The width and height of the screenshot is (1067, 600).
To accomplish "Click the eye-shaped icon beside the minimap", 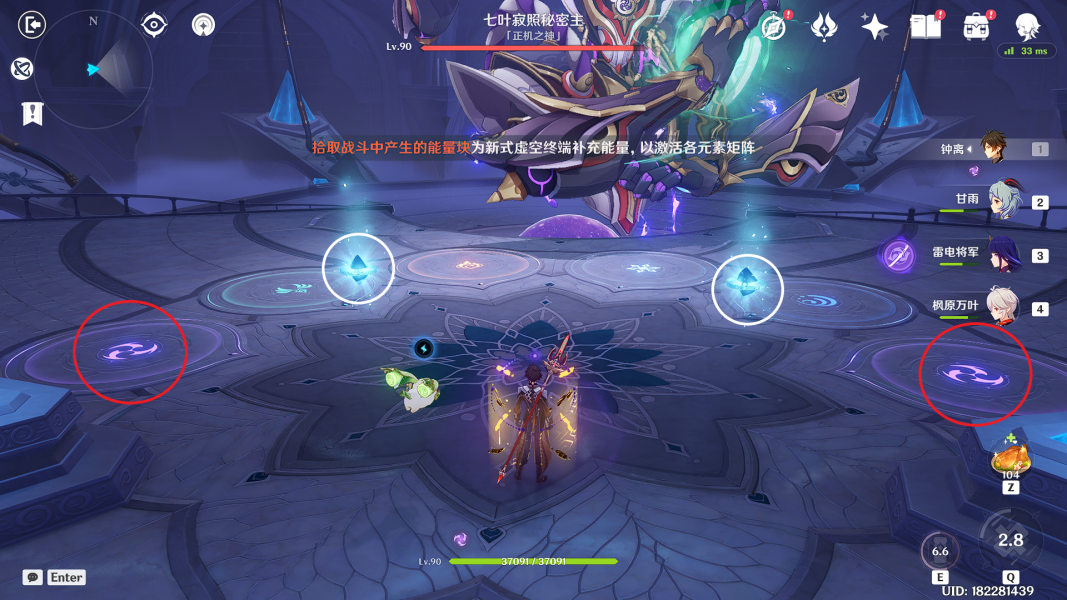I will (x=154, y=24).
